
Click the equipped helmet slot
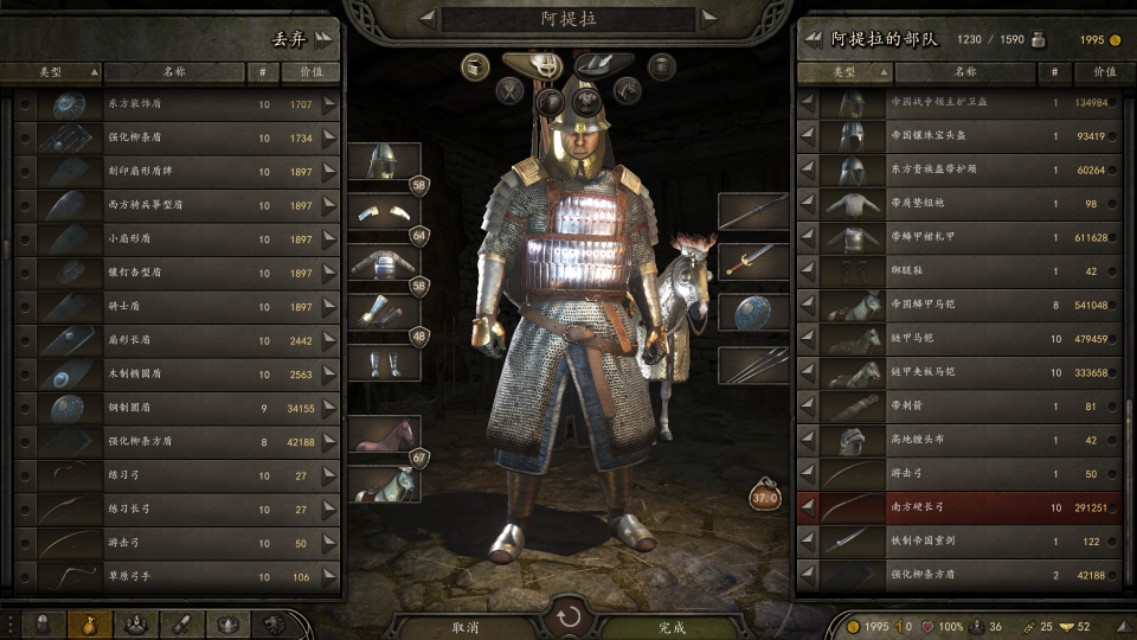coord(384,162)
